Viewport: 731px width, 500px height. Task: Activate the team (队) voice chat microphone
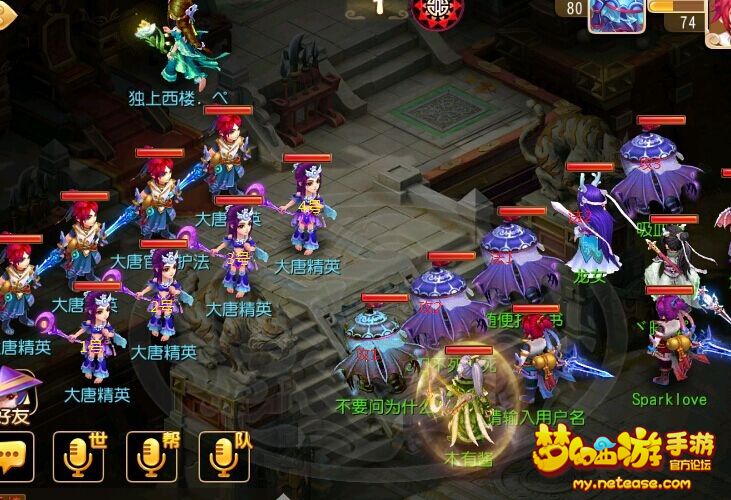pyautogui.click(x=223, y=457)
